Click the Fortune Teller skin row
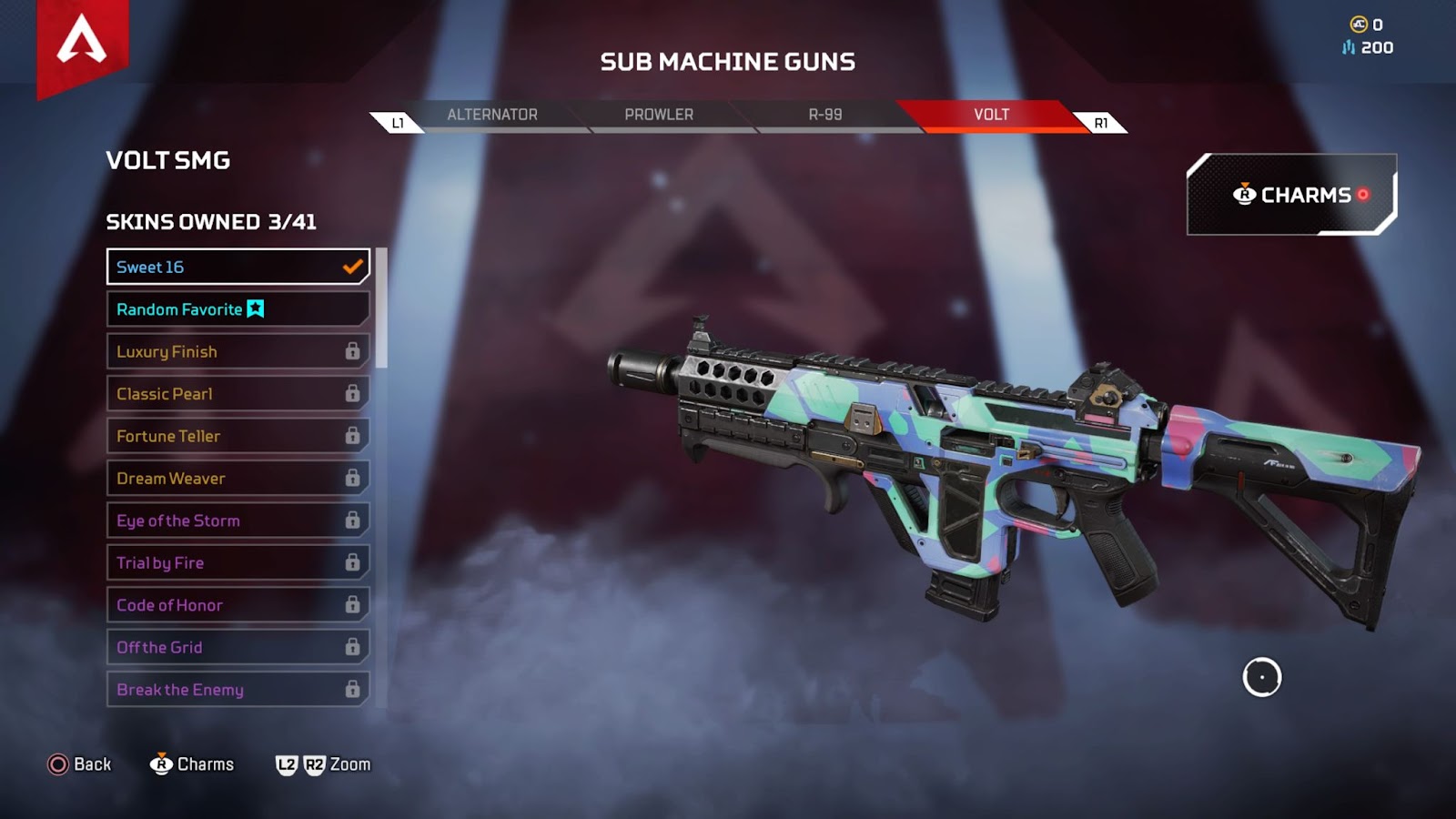1456x819 pixels. point(238,436)
